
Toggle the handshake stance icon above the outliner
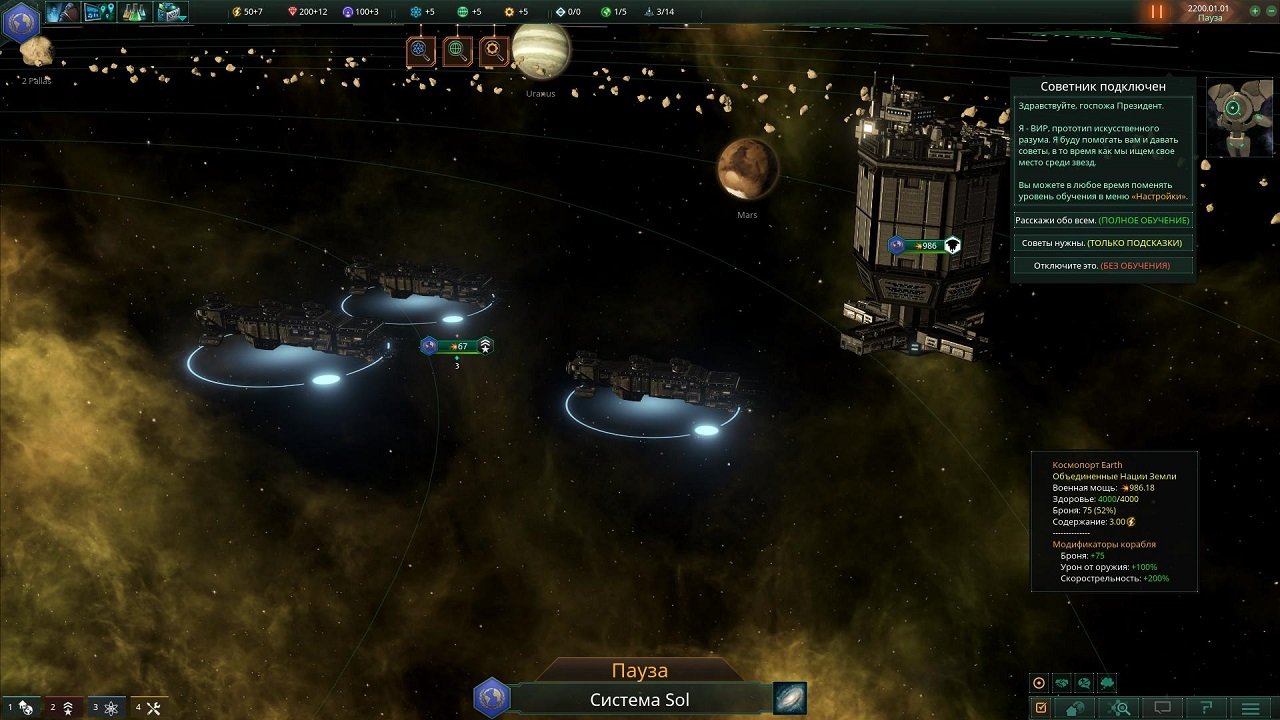pos(1061,683)
